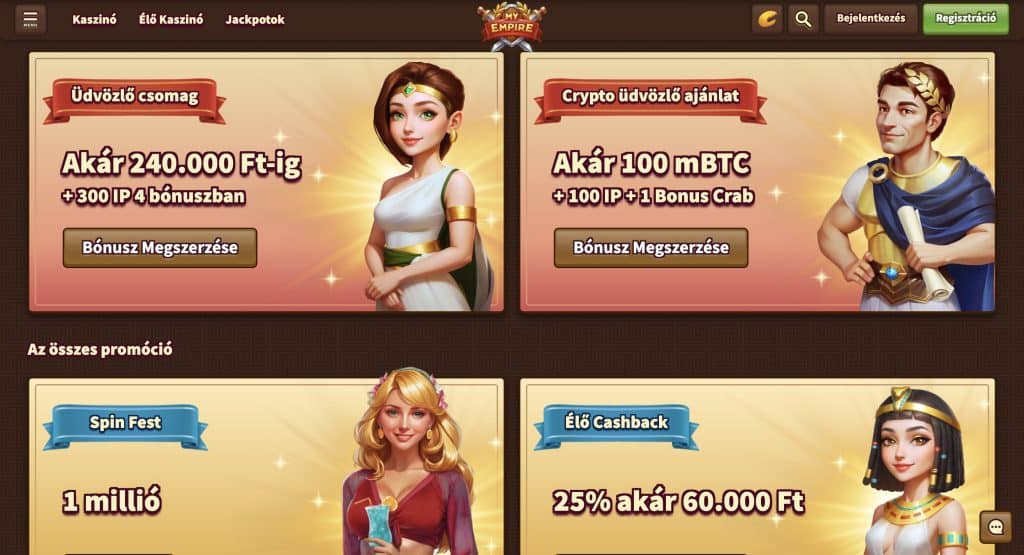
Task: Show the Jackpotok page
Action: 255,20
